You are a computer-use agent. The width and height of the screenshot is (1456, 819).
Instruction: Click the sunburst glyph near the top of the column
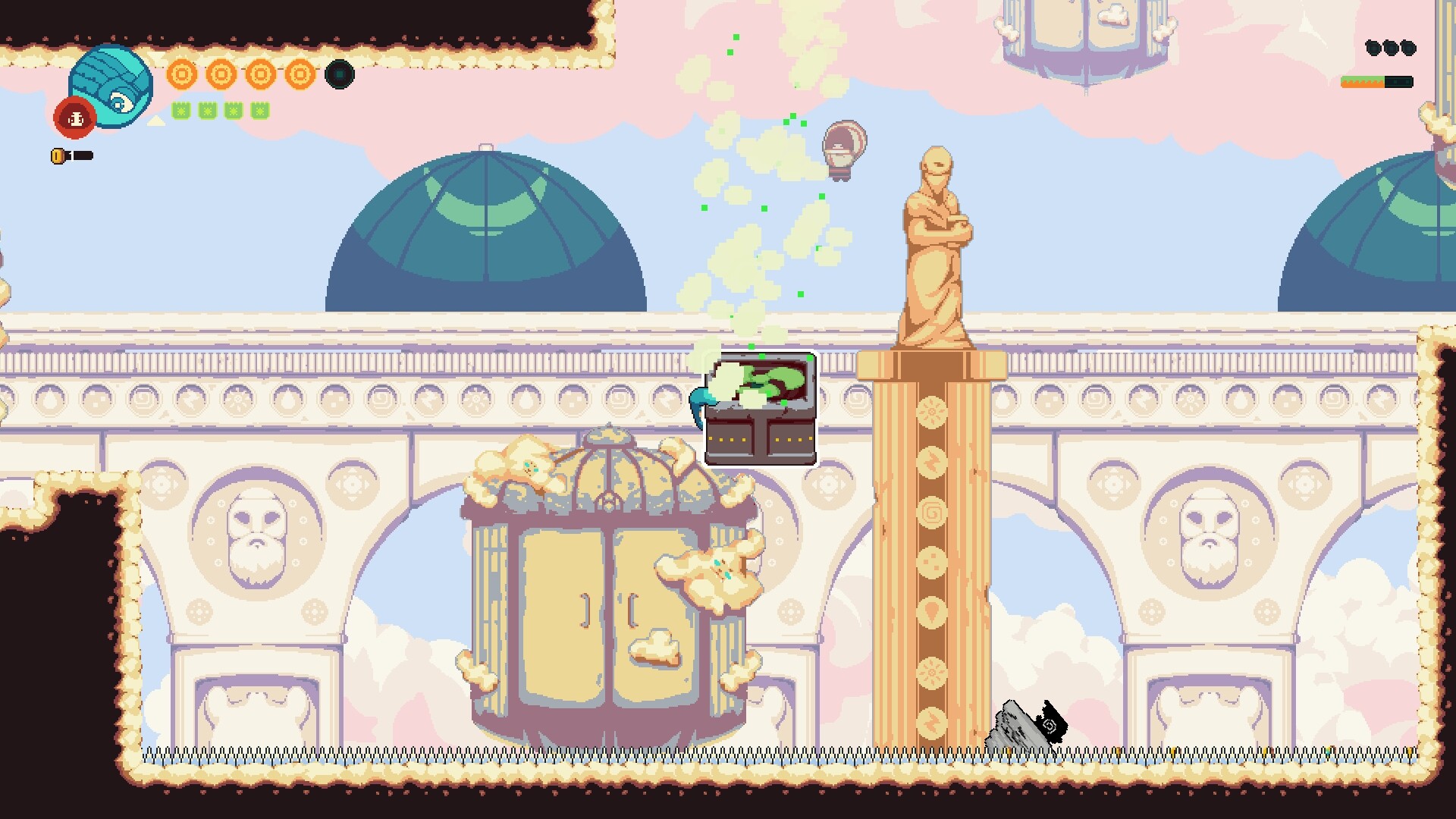(x=932, y=411)
